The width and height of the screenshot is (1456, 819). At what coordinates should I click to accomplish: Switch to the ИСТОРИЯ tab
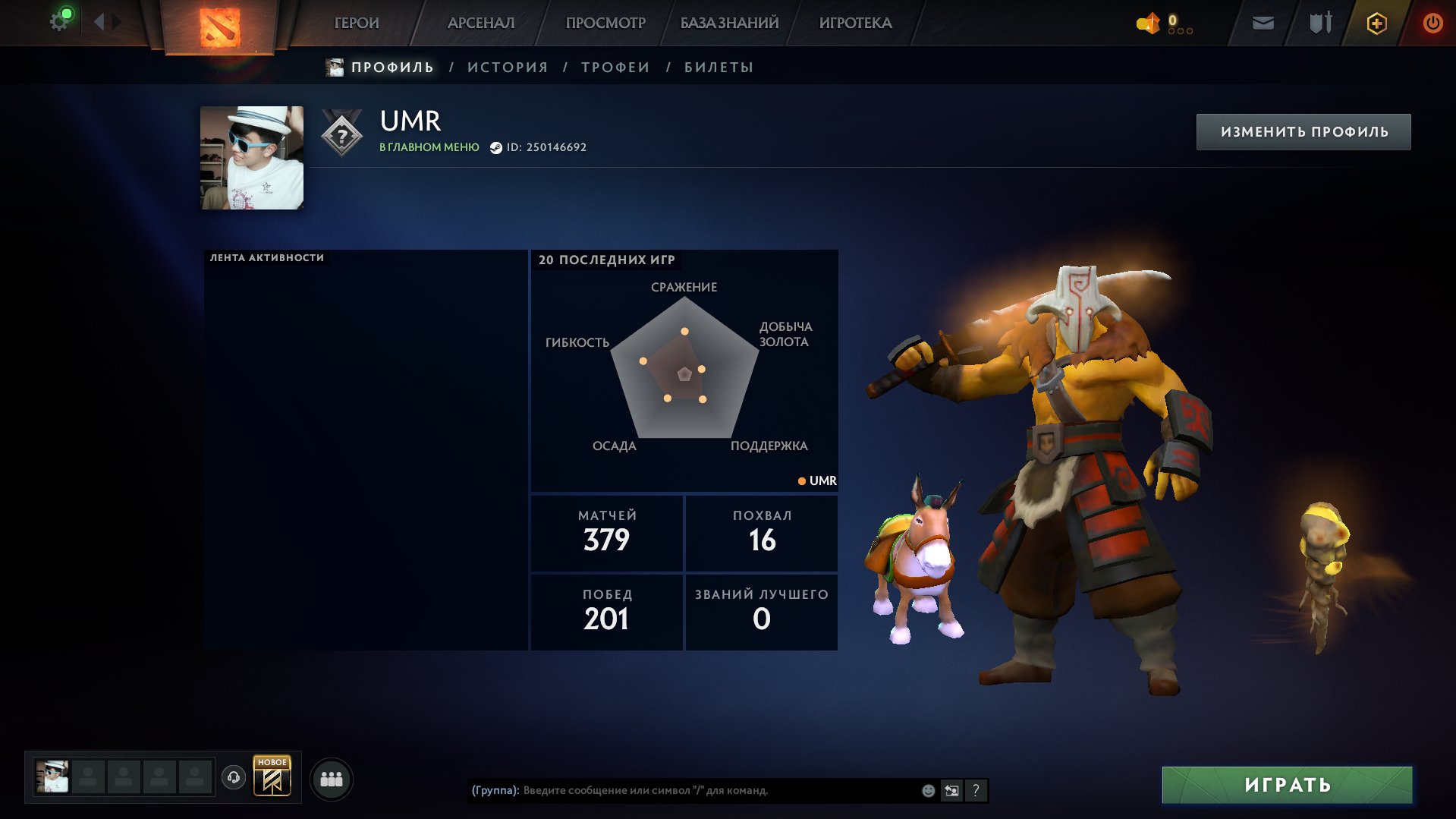pos(508,68)
